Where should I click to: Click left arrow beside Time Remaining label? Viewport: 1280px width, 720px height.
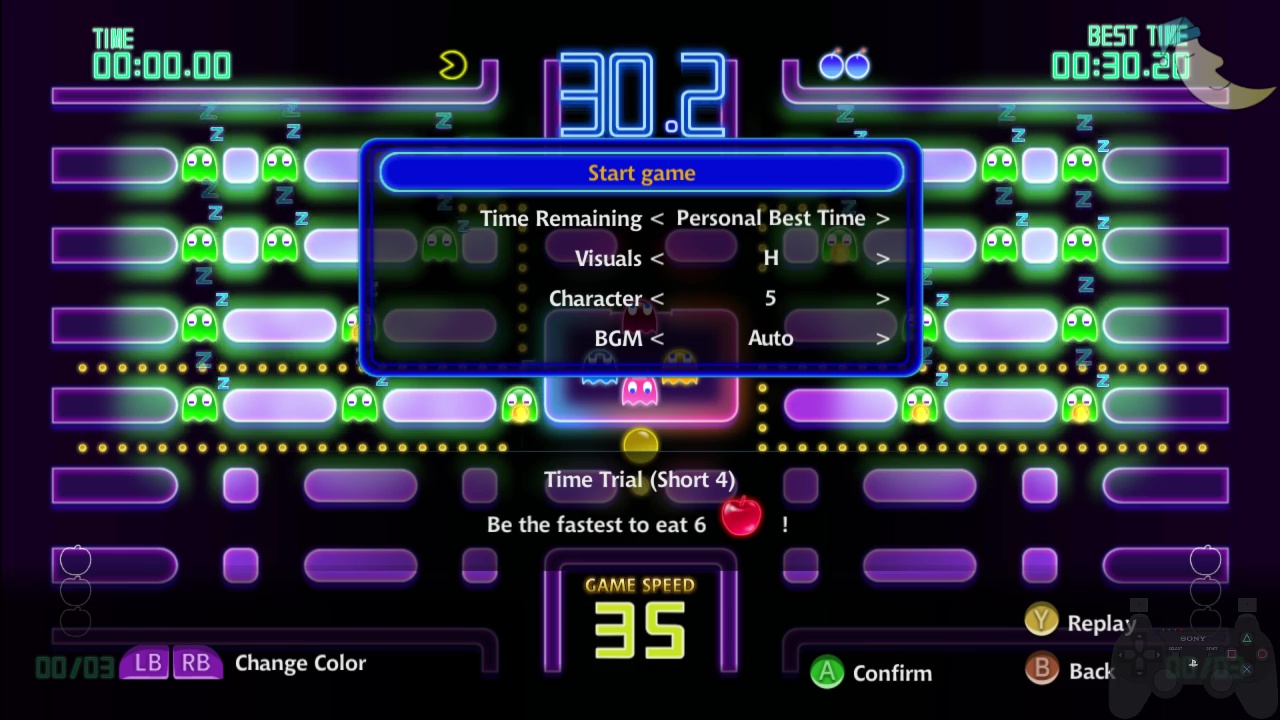point(657,218)
